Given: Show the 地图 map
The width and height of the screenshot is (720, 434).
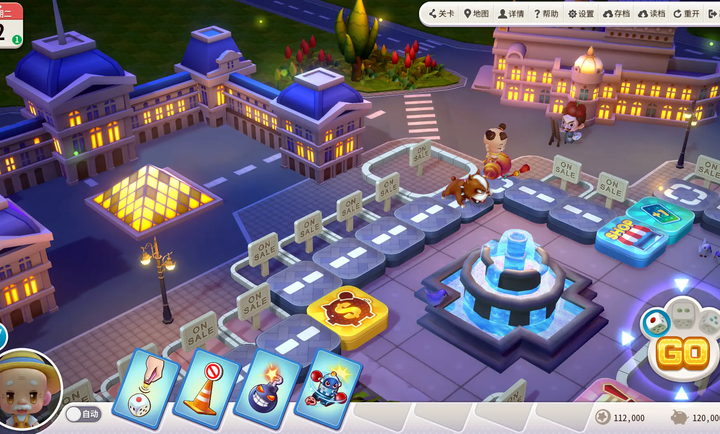Looking at the screenshot, I should pos(476,14).
